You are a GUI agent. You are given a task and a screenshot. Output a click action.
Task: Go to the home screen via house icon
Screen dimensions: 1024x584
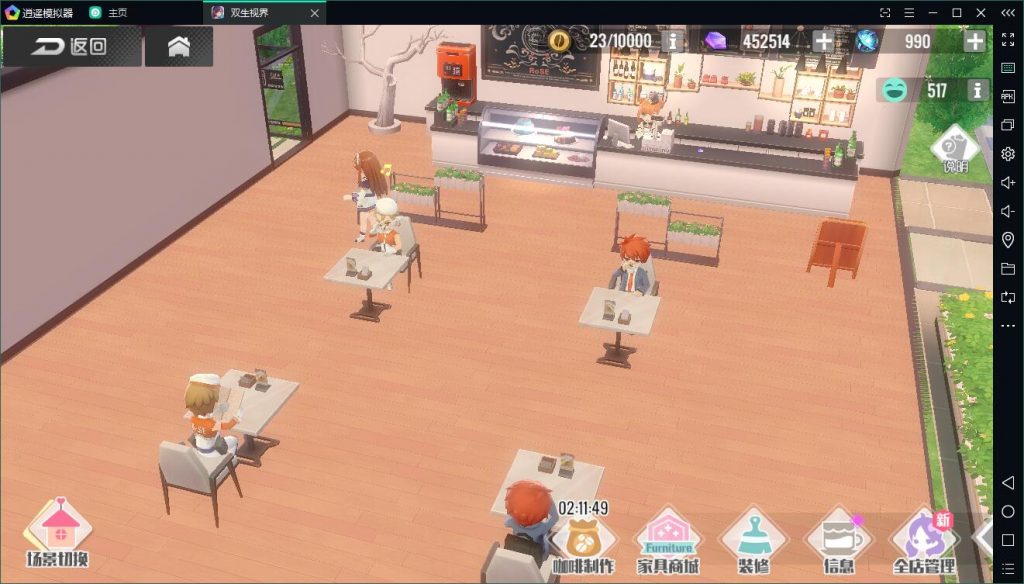click(179, 46)
